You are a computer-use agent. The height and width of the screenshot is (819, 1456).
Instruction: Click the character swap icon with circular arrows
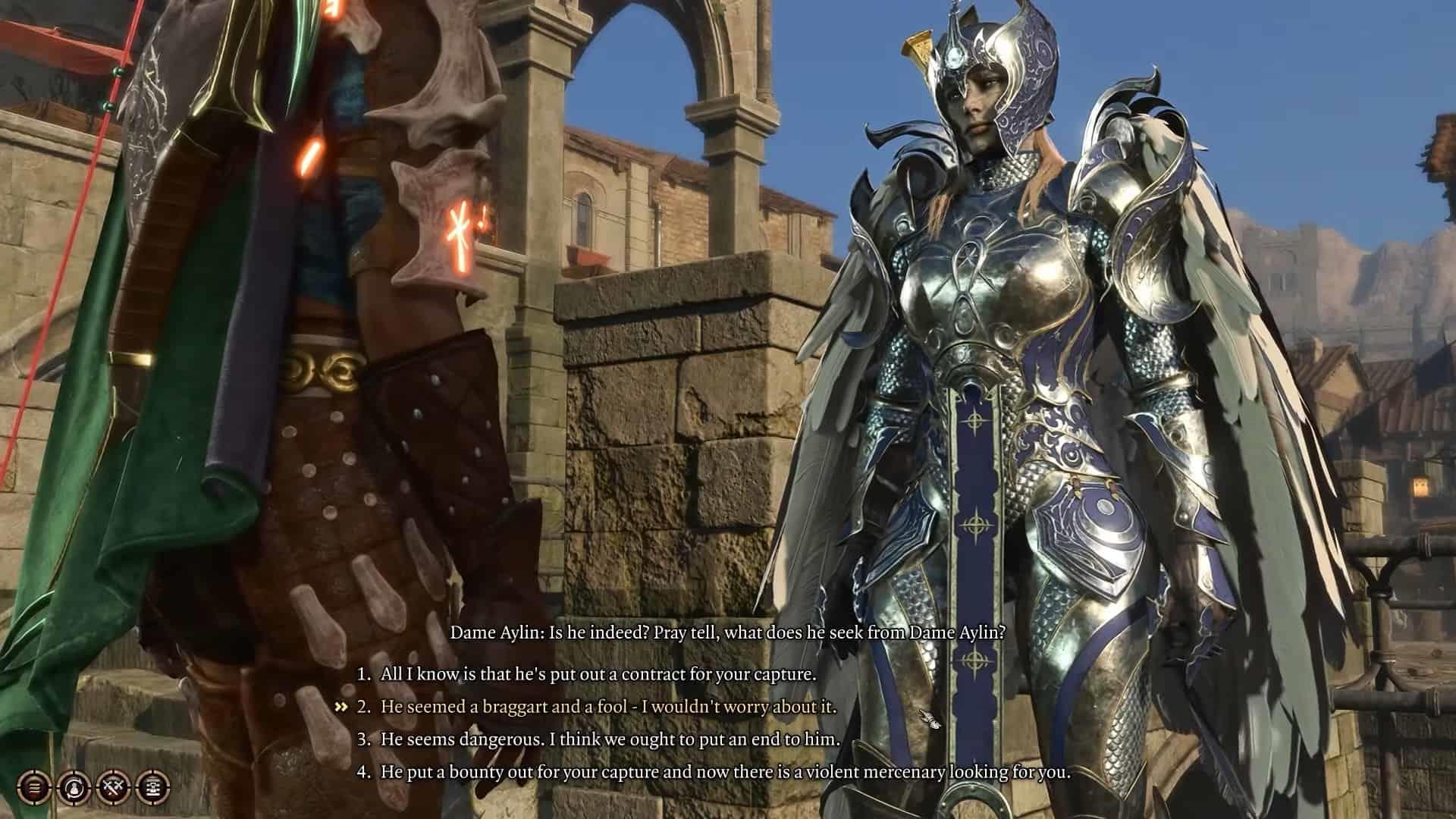click(74, 788)
